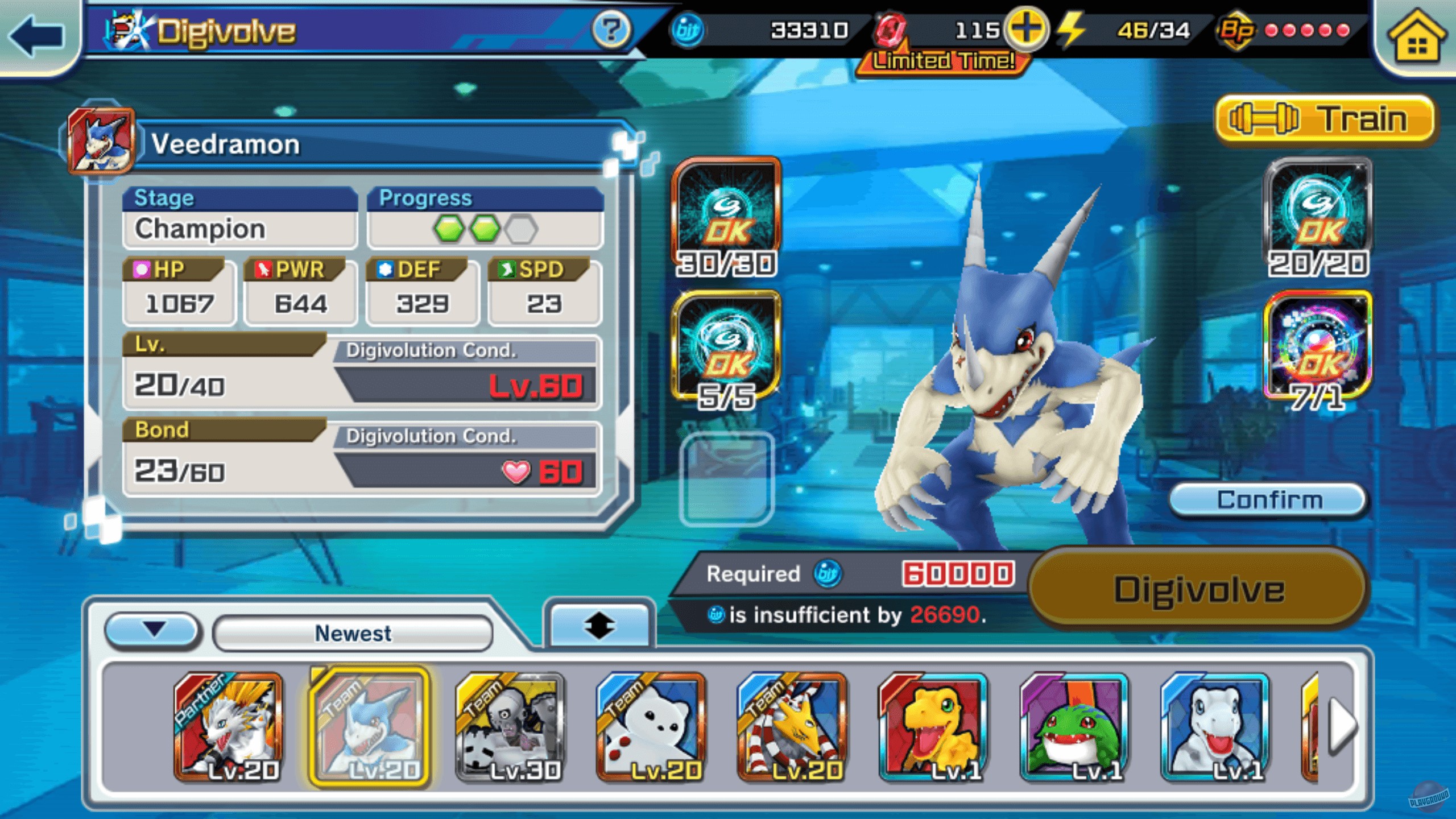Open the filter dropdown beside Newest
This screenshot has width=1456, height=819.
click(x=152, y=633)
